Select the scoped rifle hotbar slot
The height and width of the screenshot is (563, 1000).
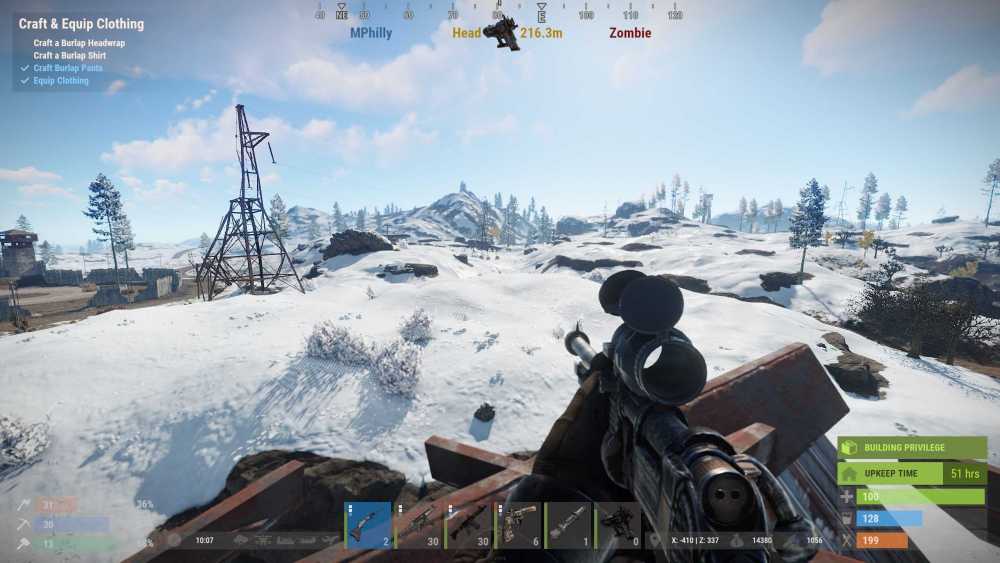(419, 524)
